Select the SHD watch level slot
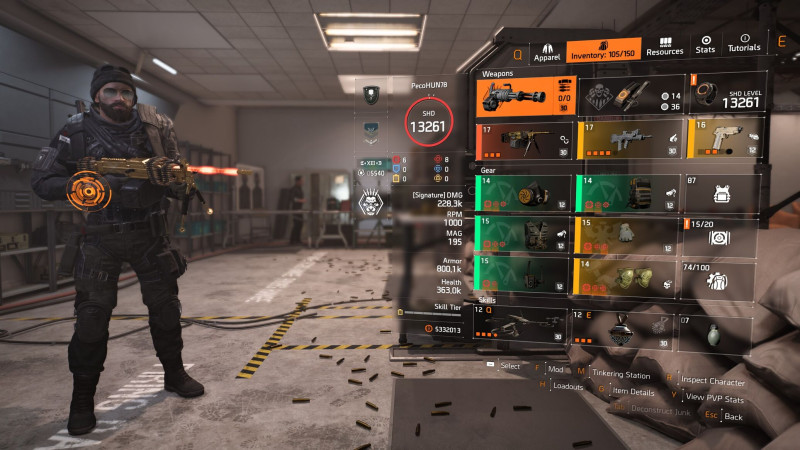 723,95
